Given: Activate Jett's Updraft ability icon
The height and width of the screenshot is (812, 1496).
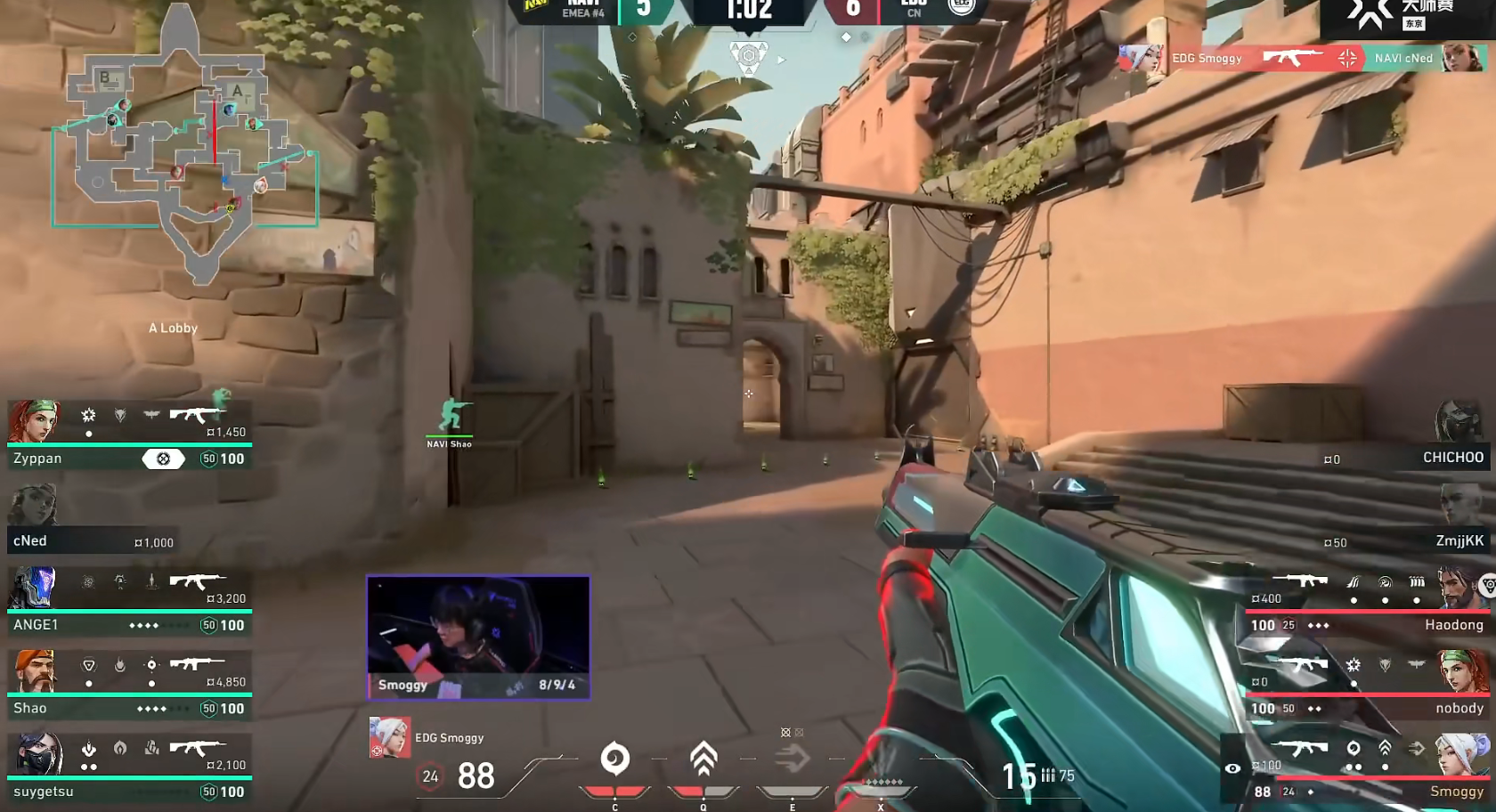Looking at the screenshot, I should tap(703, 760).
